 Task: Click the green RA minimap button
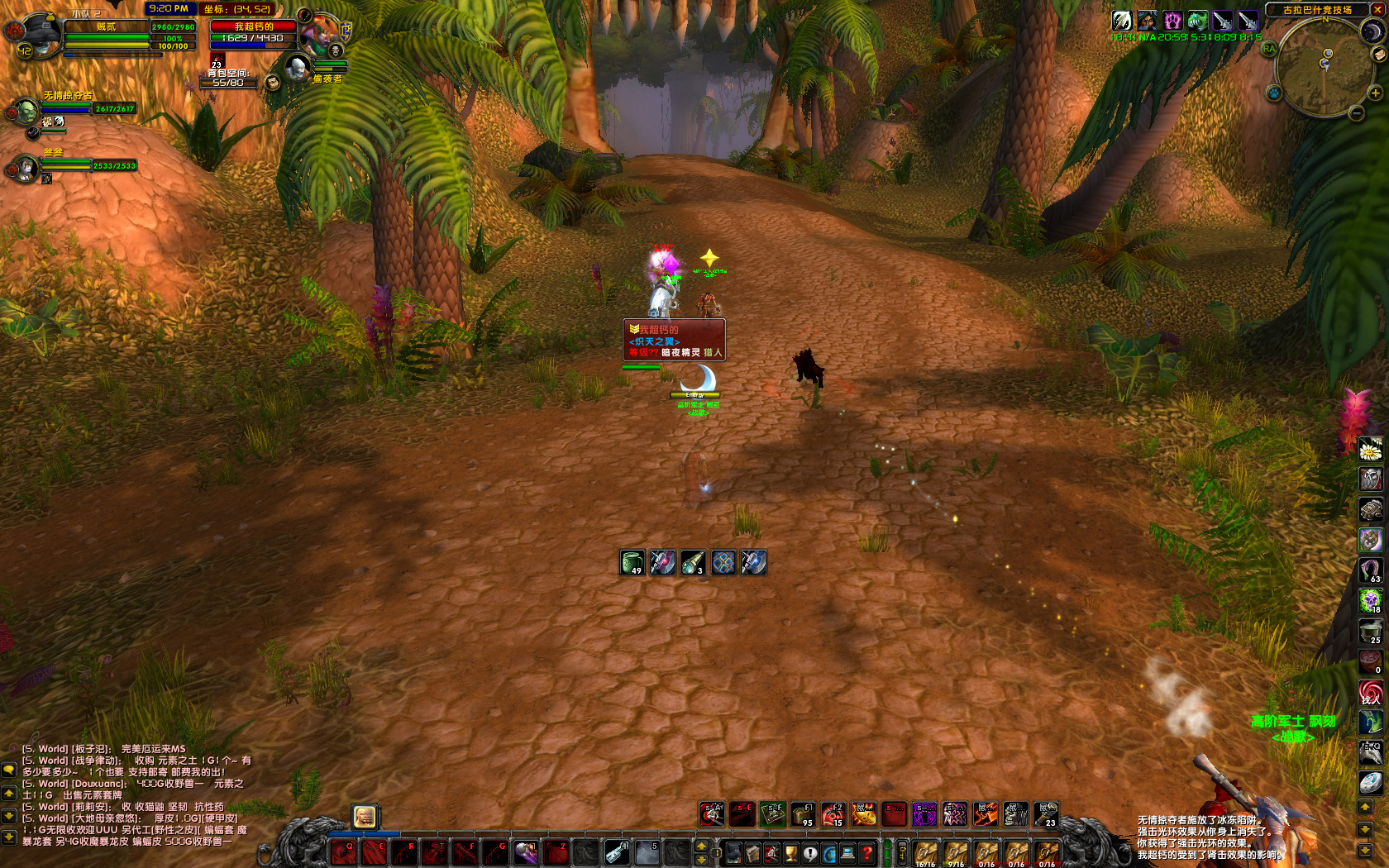coord(1269,49)
